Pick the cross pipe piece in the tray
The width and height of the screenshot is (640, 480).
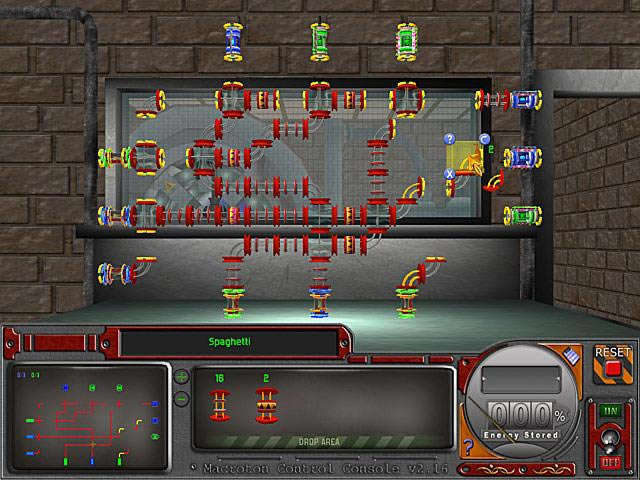coord(266,406)
